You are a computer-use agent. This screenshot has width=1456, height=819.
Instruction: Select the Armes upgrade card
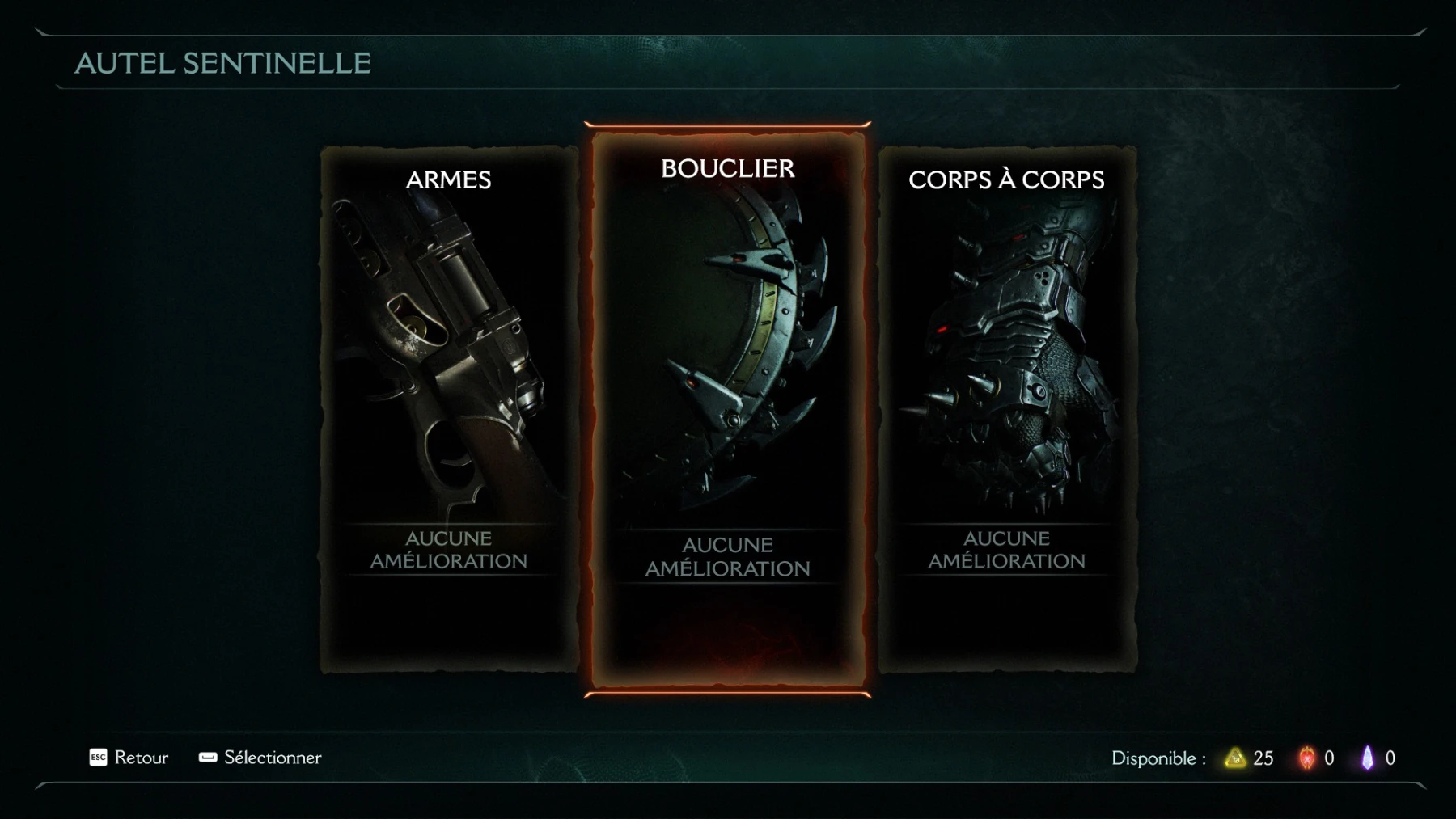pyautogui.click(x=449, y=408)
